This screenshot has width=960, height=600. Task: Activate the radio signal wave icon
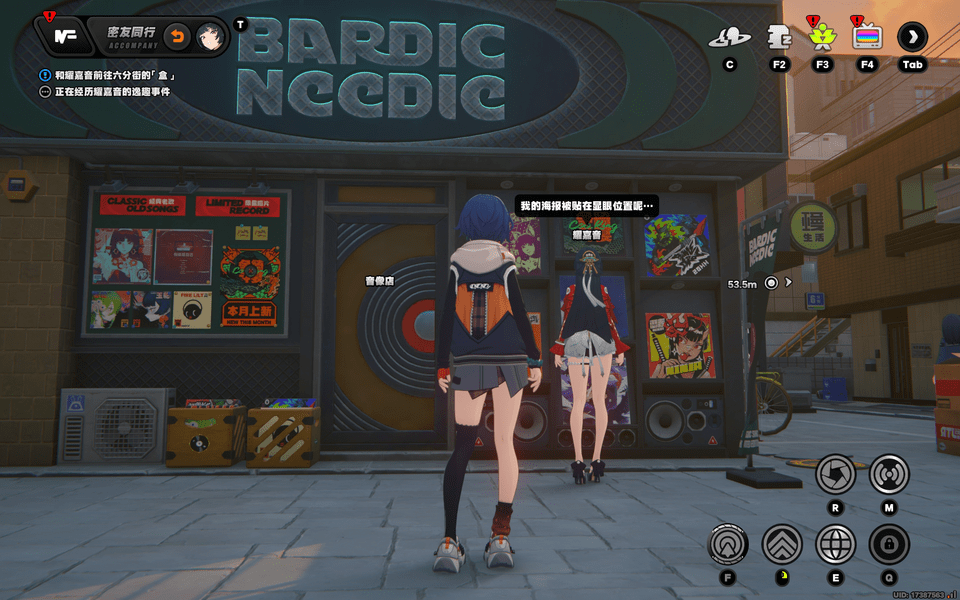pyautogui.click(x=889, y=473)
